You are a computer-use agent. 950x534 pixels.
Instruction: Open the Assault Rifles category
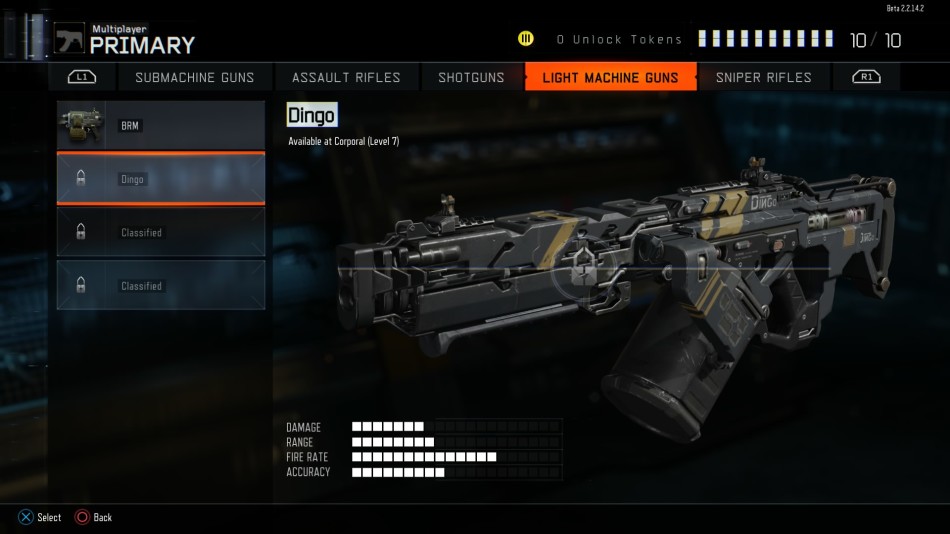coord(346,77)
